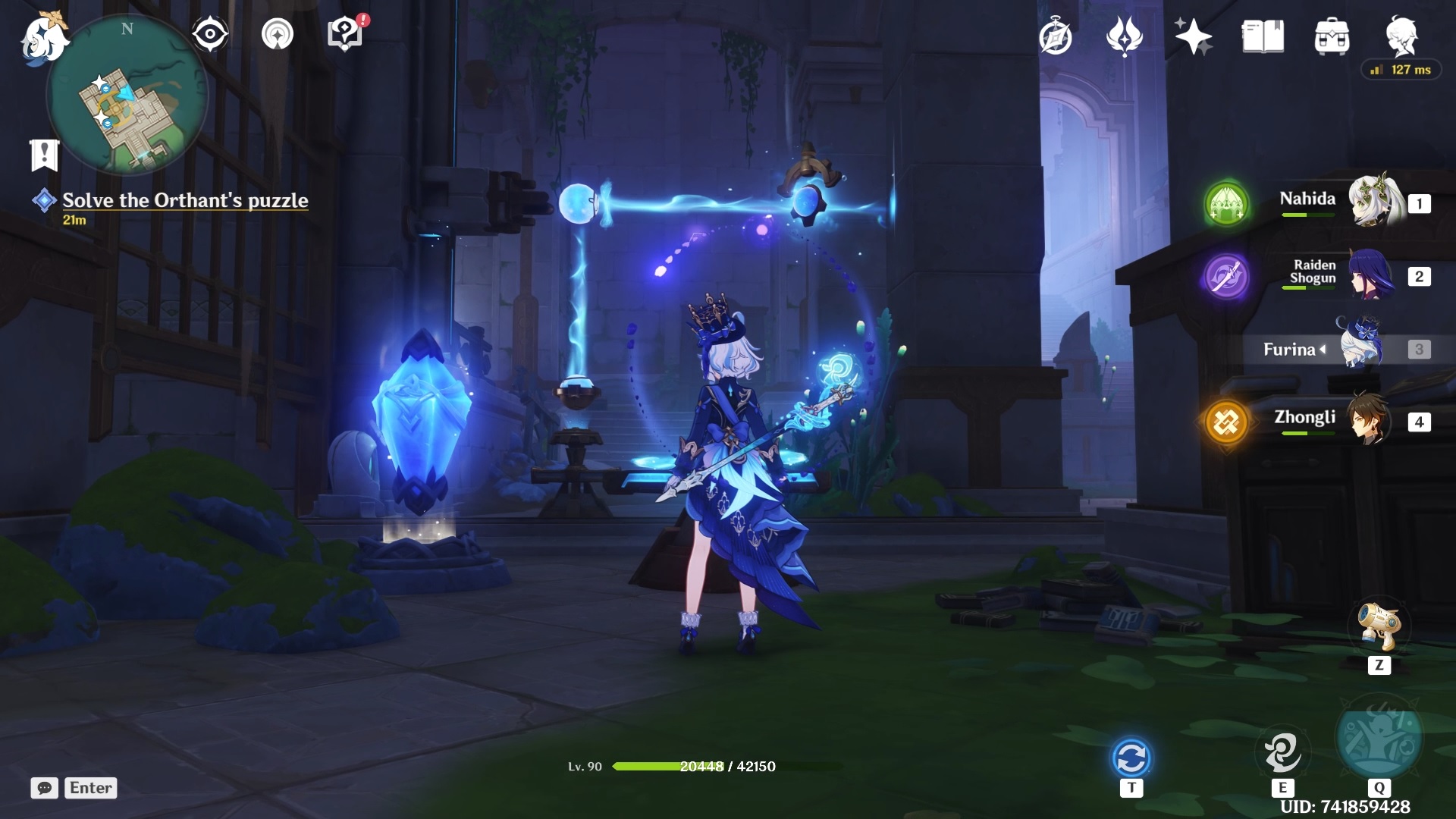
Task: Activate Furina's elemental skill
Action: click(1282, 752)
